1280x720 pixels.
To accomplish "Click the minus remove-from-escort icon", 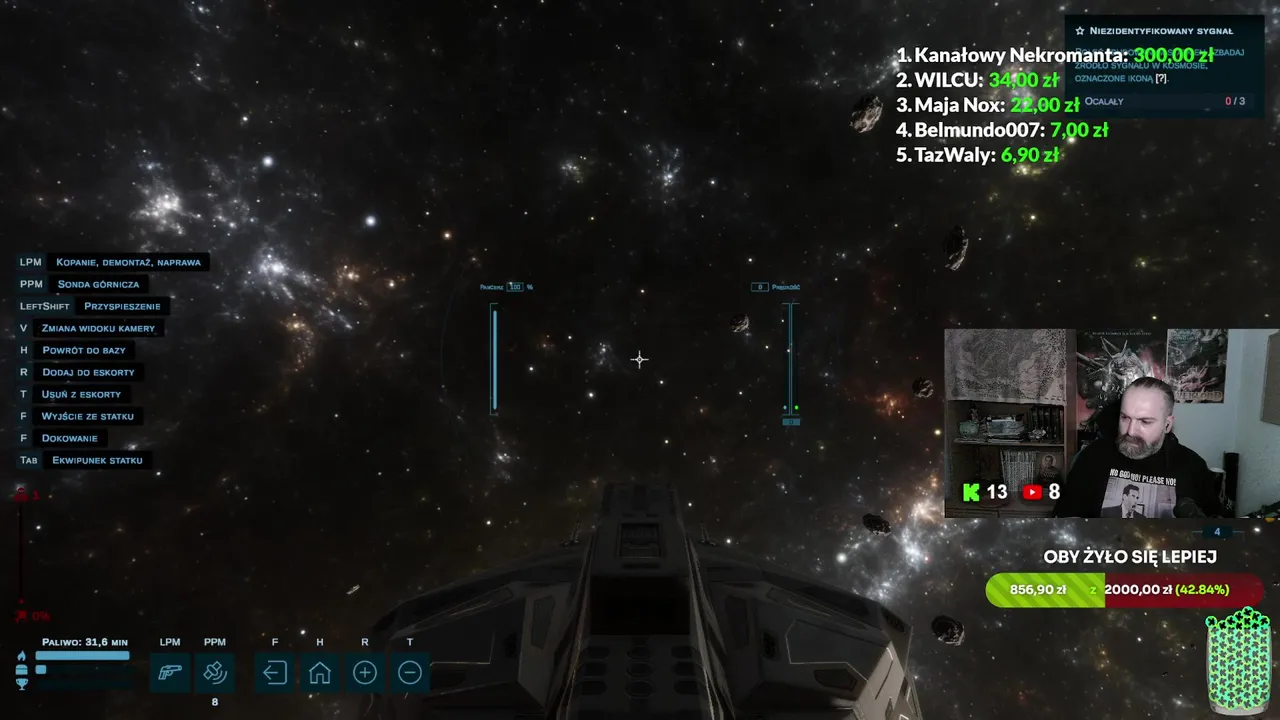I will tap(409, 673).
